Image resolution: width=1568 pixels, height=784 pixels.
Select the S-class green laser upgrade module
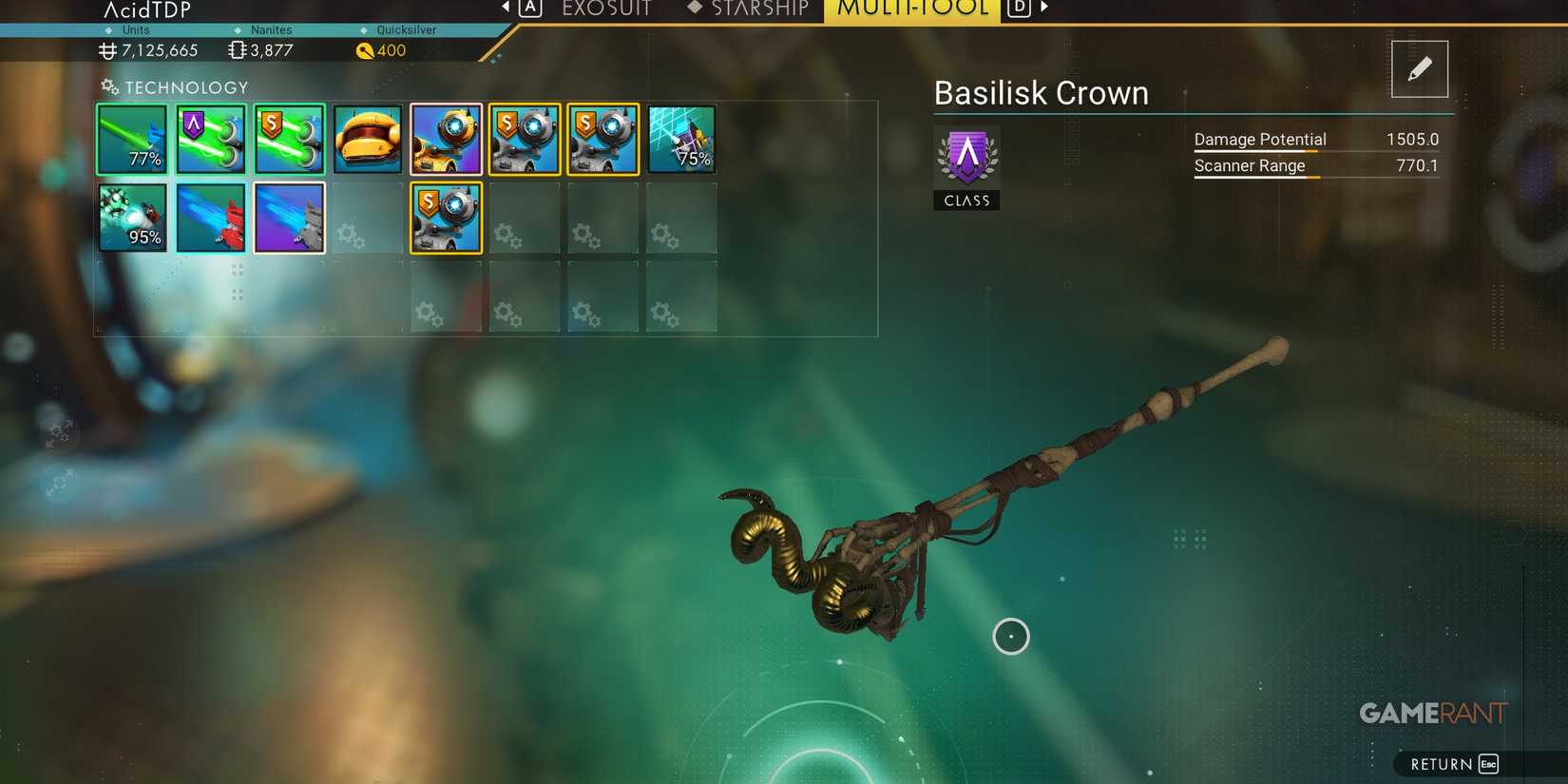pyautogui.click(x=289, y=139)
